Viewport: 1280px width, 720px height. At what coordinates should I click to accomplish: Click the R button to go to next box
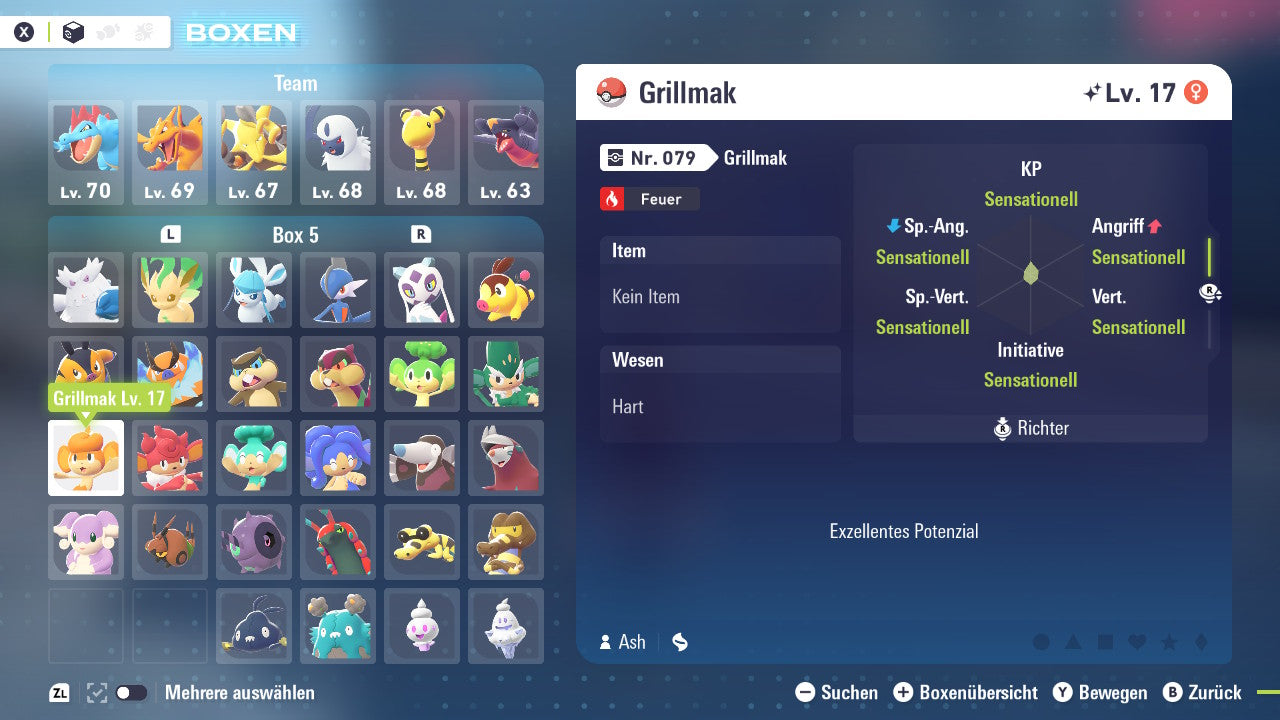coord(422,236)
